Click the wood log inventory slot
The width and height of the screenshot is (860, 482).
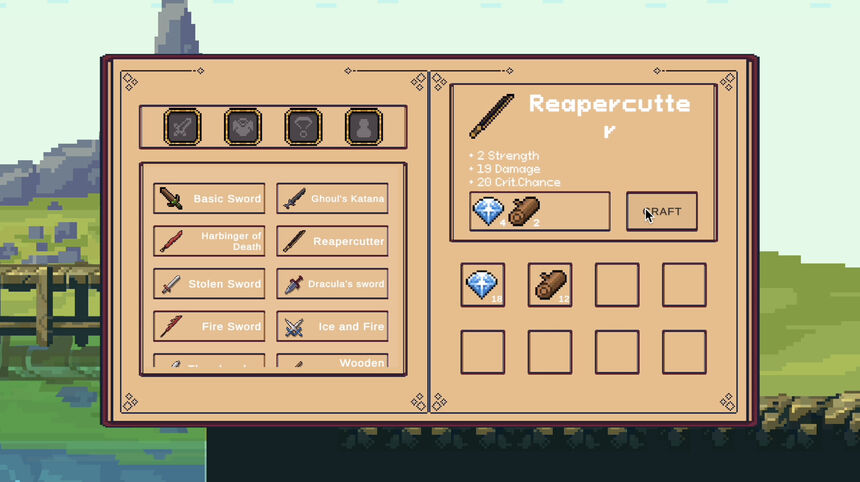click(550, 285)
